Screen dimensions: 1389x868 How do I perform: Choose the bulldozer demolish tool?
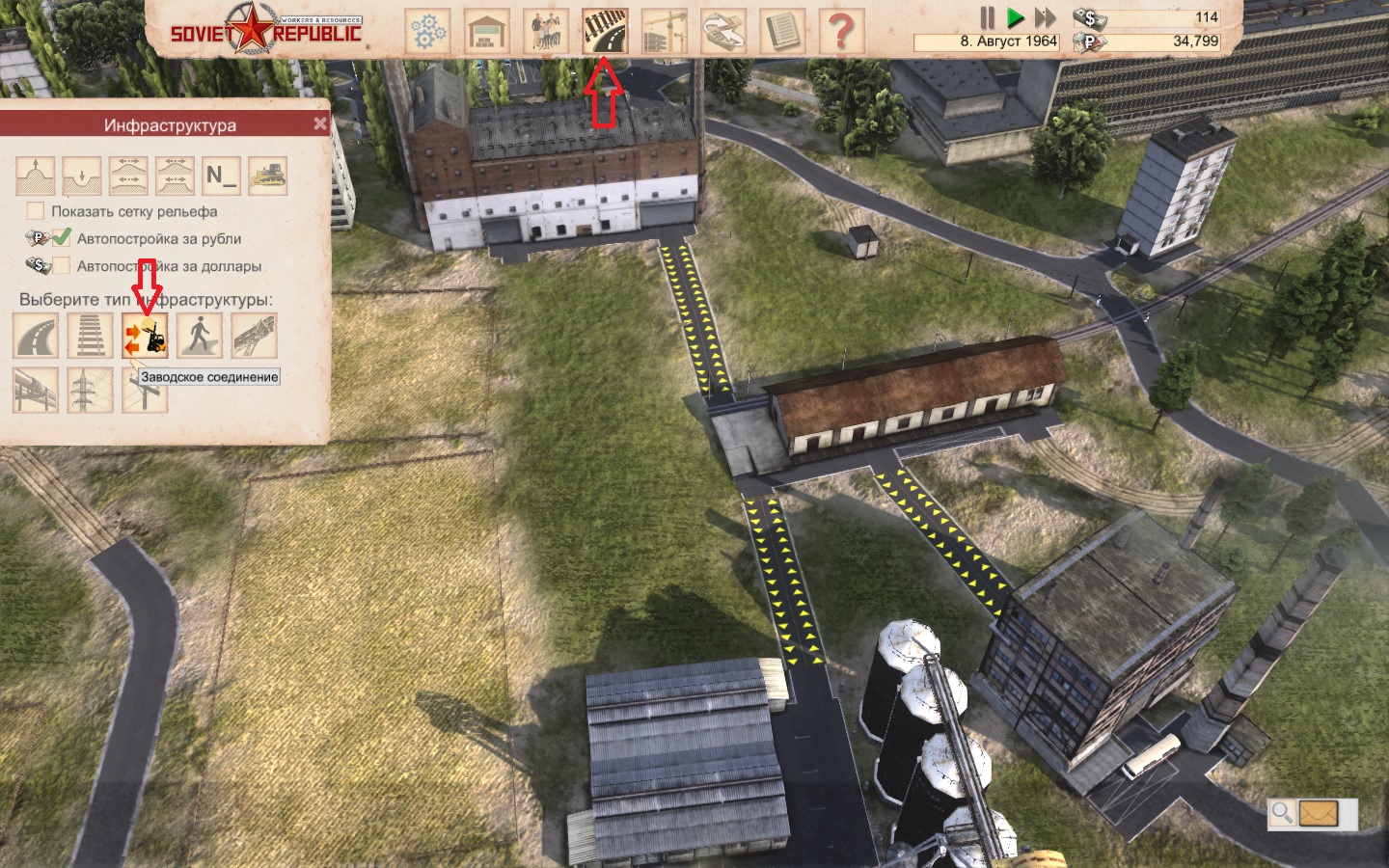click(268, 176)
